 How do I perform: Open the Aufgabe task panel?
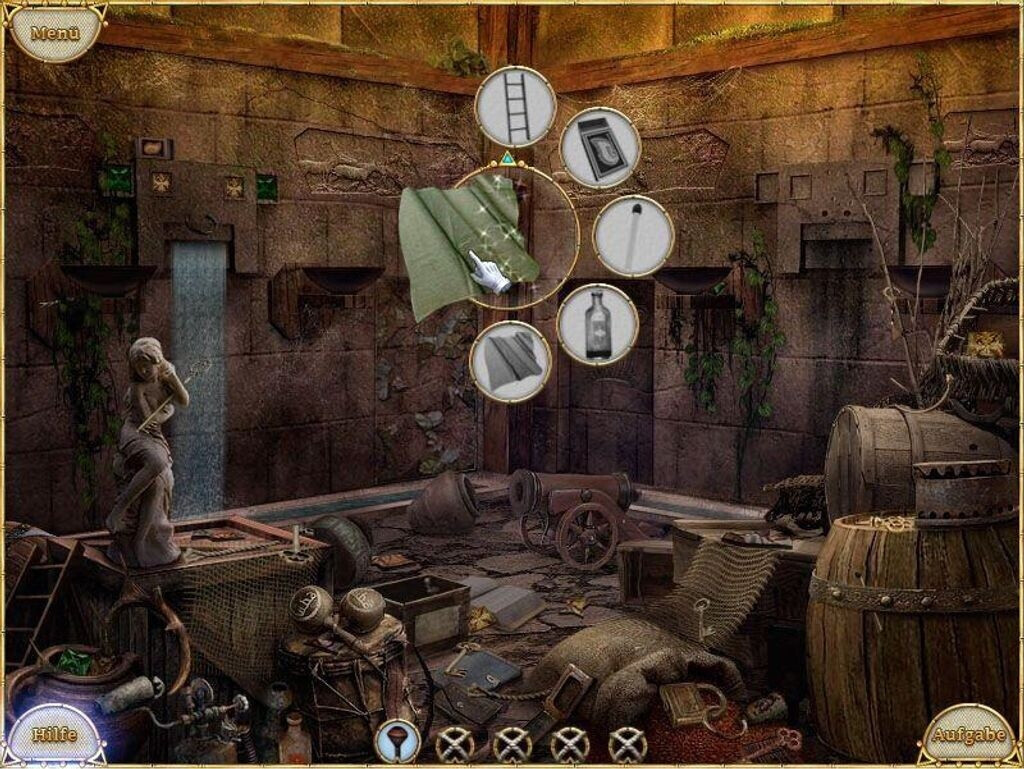[x=968, y=735]
